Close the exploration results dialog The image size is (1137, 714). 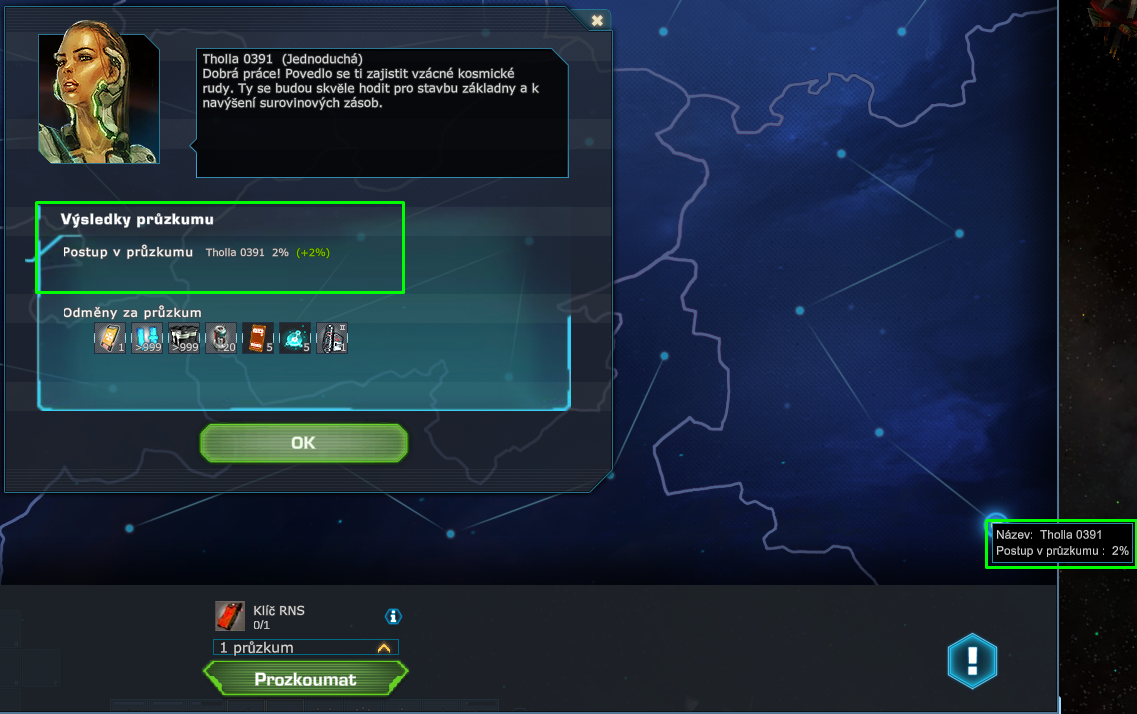597,20
